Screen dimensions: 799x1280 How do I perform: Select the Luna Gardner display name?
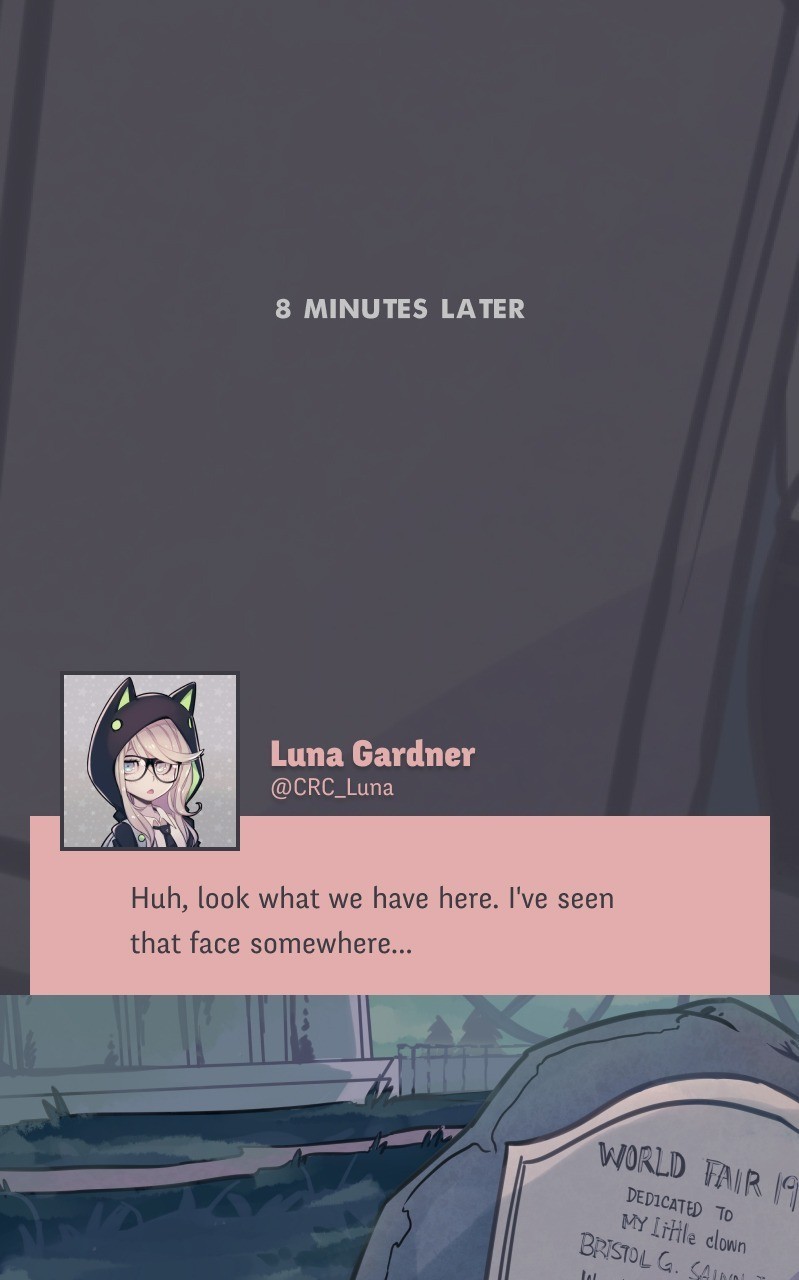tap(372, 754)
